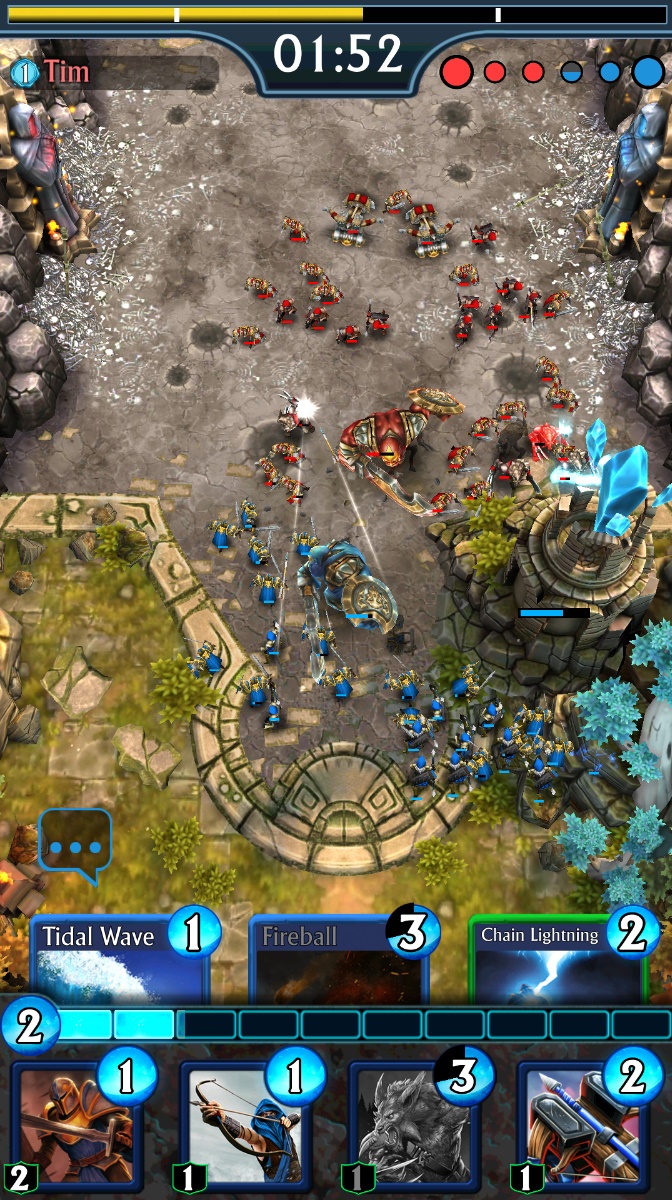Choose the Chain Lightning spell card
The width and height of the screenshot is (672, 1200).
pos(558,962)
